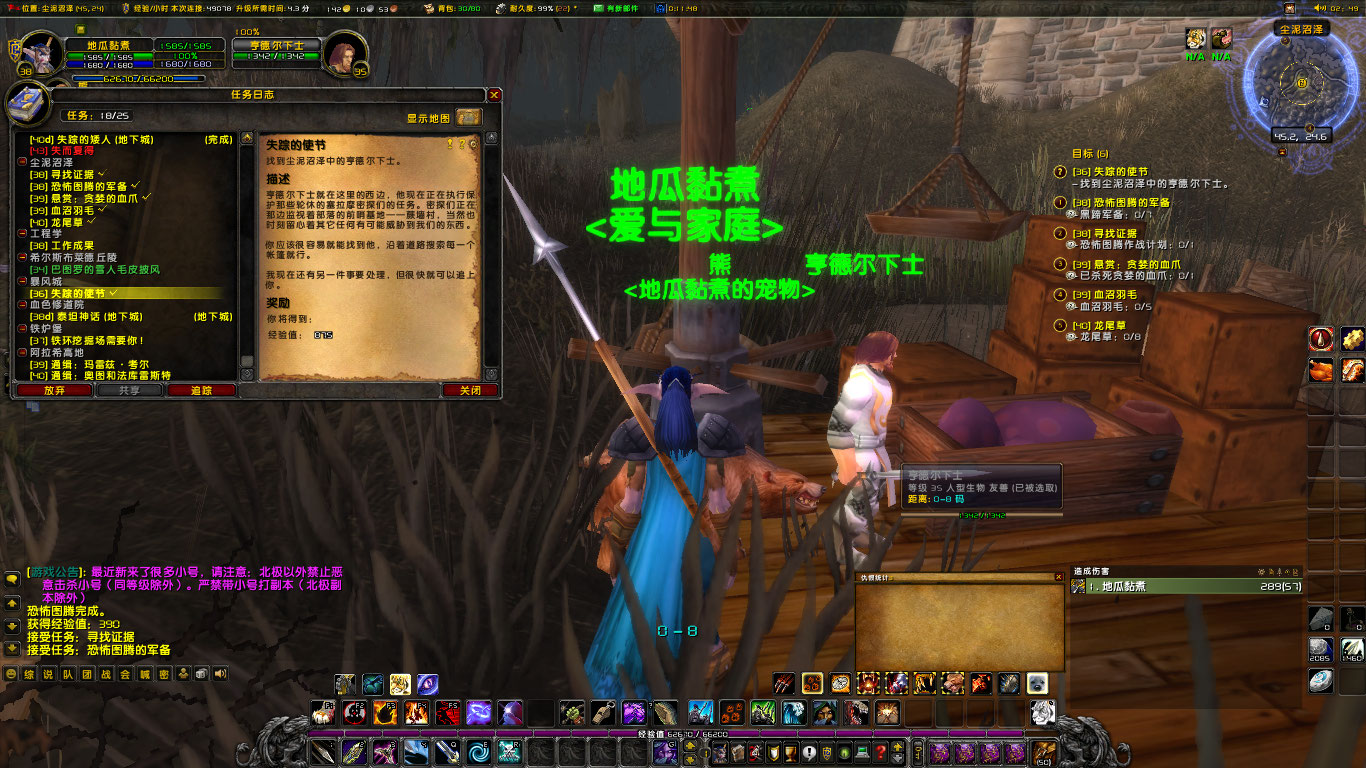Collapse the 尘泥沼泽 quest category
The width and height of the screenshot is (1366, 768).
coord(22,164)
